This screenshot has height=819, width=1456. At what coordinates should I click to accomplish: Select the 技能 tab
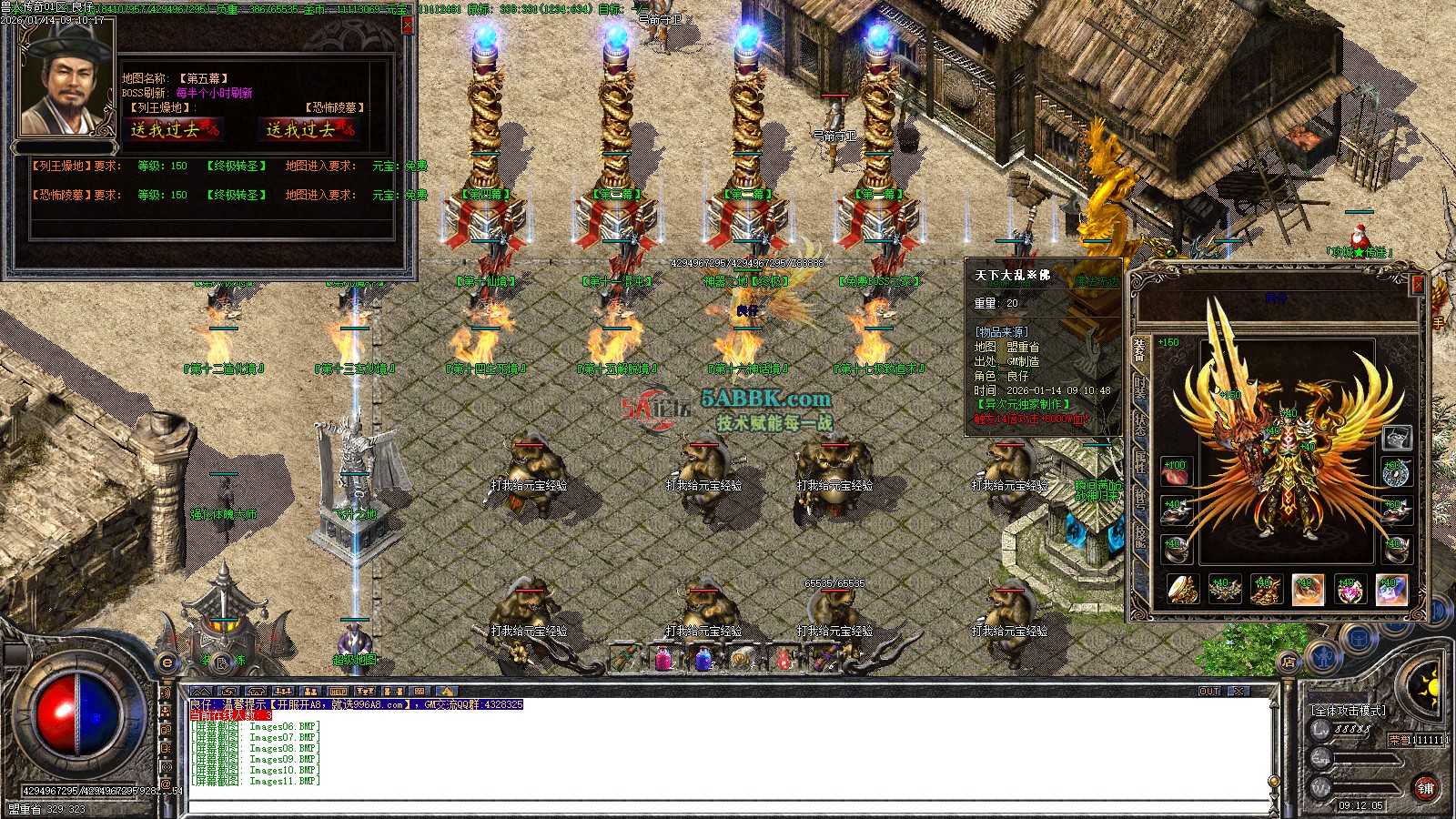click(x=1139, y=537)
